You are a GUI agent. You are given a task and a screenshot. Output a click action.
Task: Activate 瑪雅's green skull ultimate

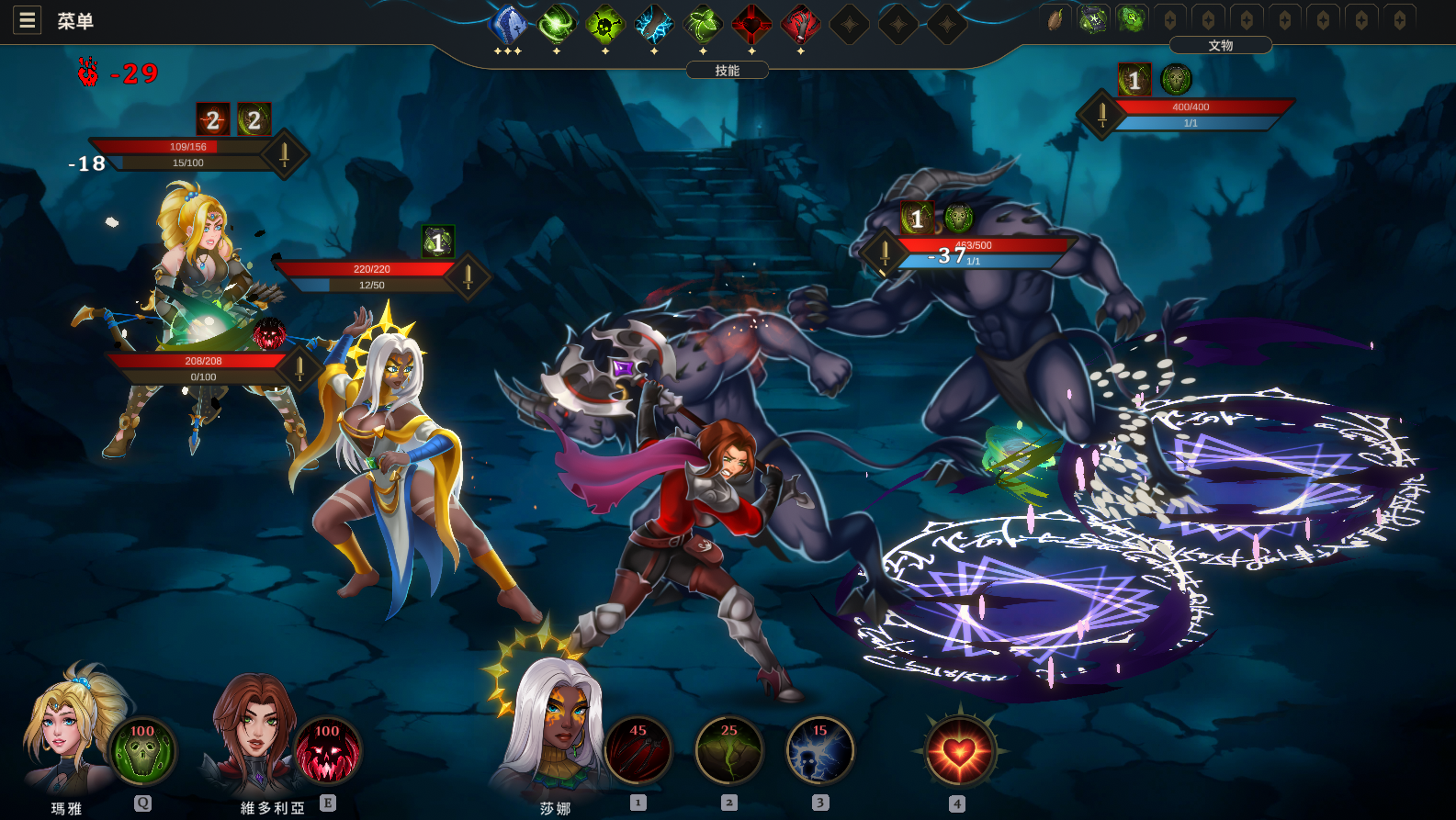pos(142,750)
